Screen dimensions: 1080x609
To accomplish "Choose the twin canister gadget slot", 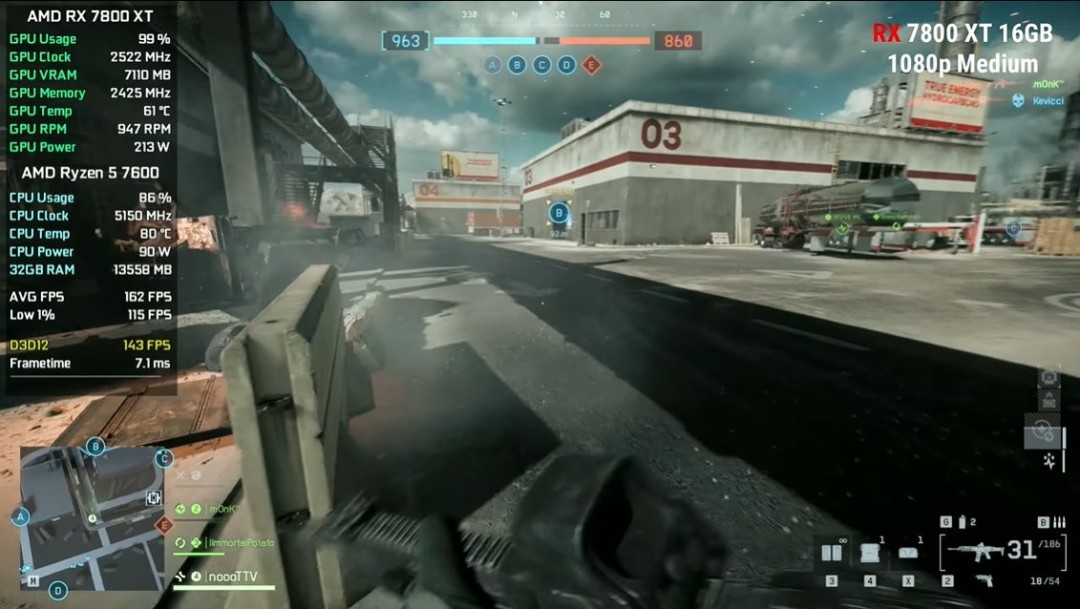I will (x=831, y=552).
